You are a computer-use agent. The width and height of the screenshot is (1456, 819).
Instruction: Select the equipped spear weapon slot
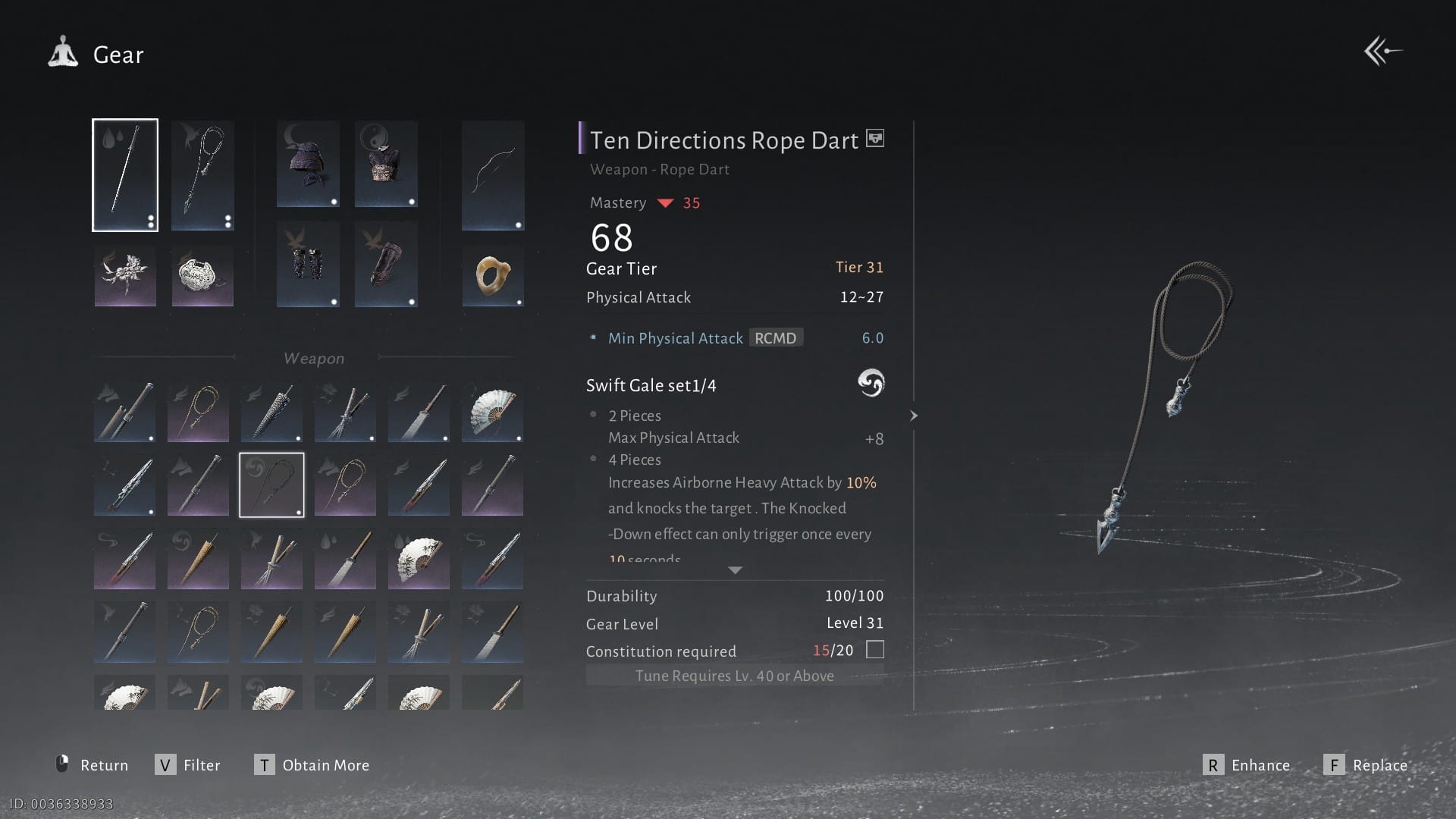(x=125, y=175)
